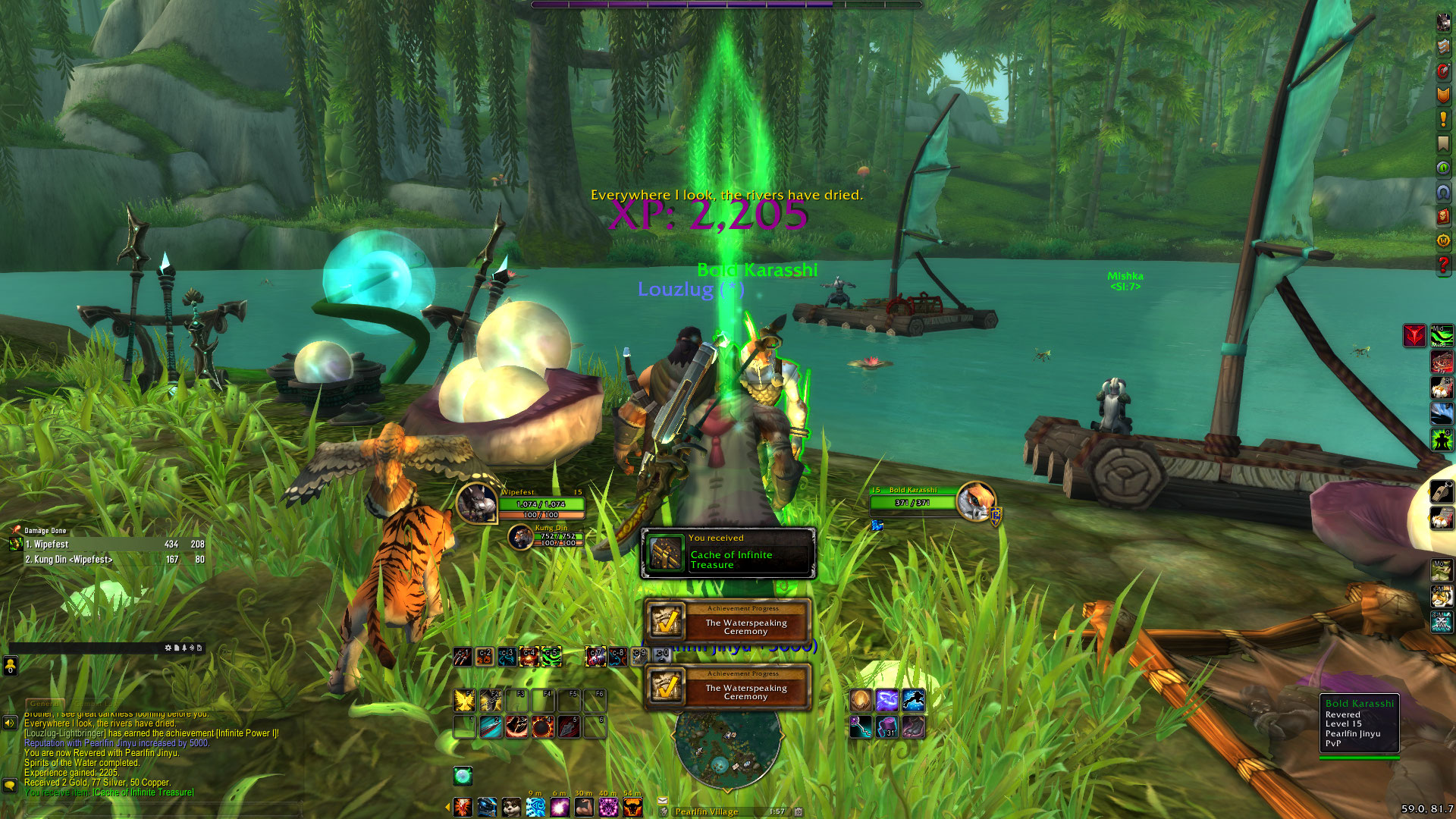
Task: Select the Wipefest player portrait
Action: coord(476,503)
